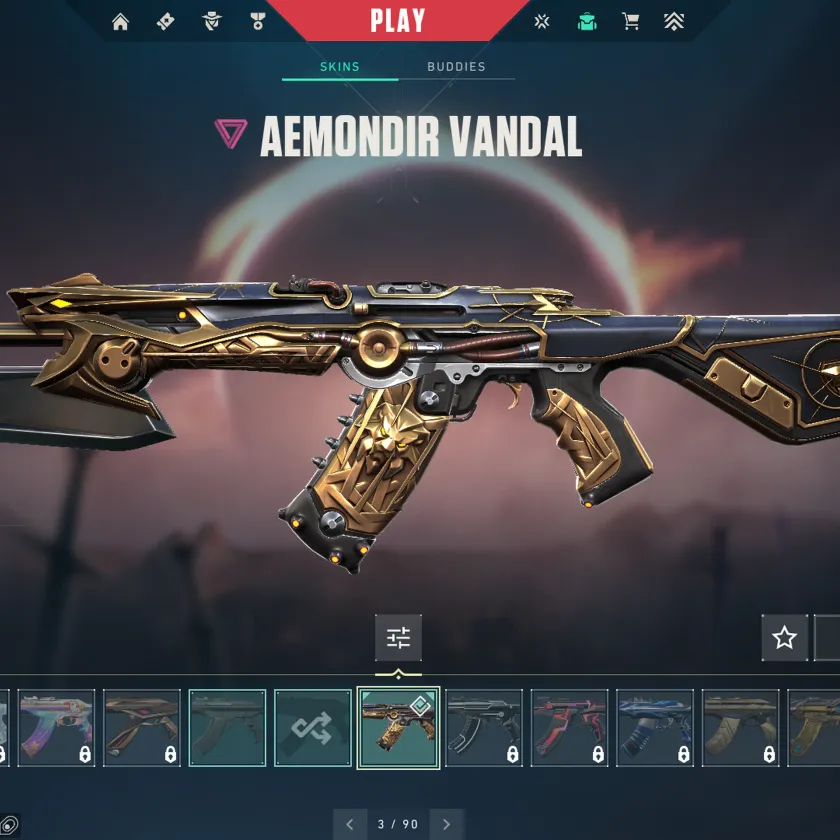Select the equipped Aemondir Vandal thumbnail
Screen dimensions: 840x840
(398, 727)
